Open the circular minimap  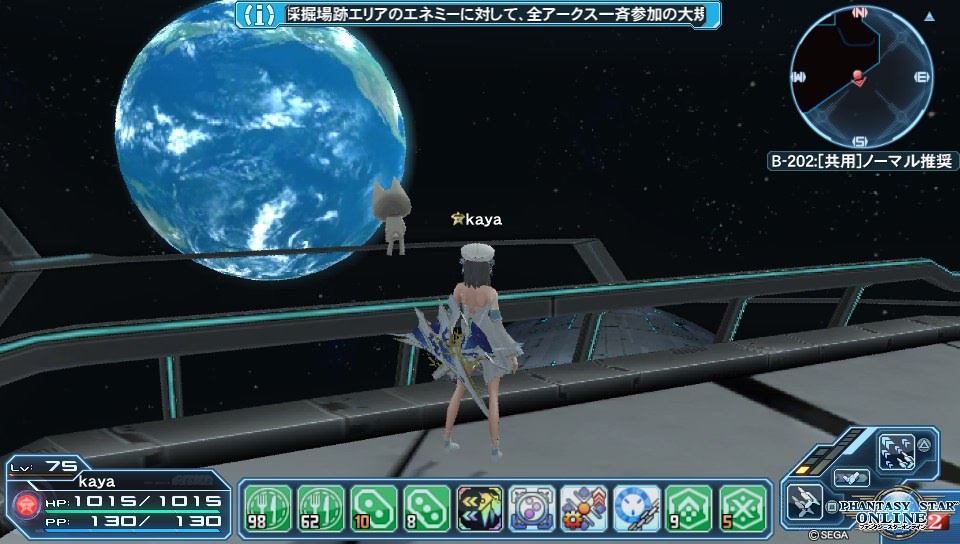tap(860, 77)
